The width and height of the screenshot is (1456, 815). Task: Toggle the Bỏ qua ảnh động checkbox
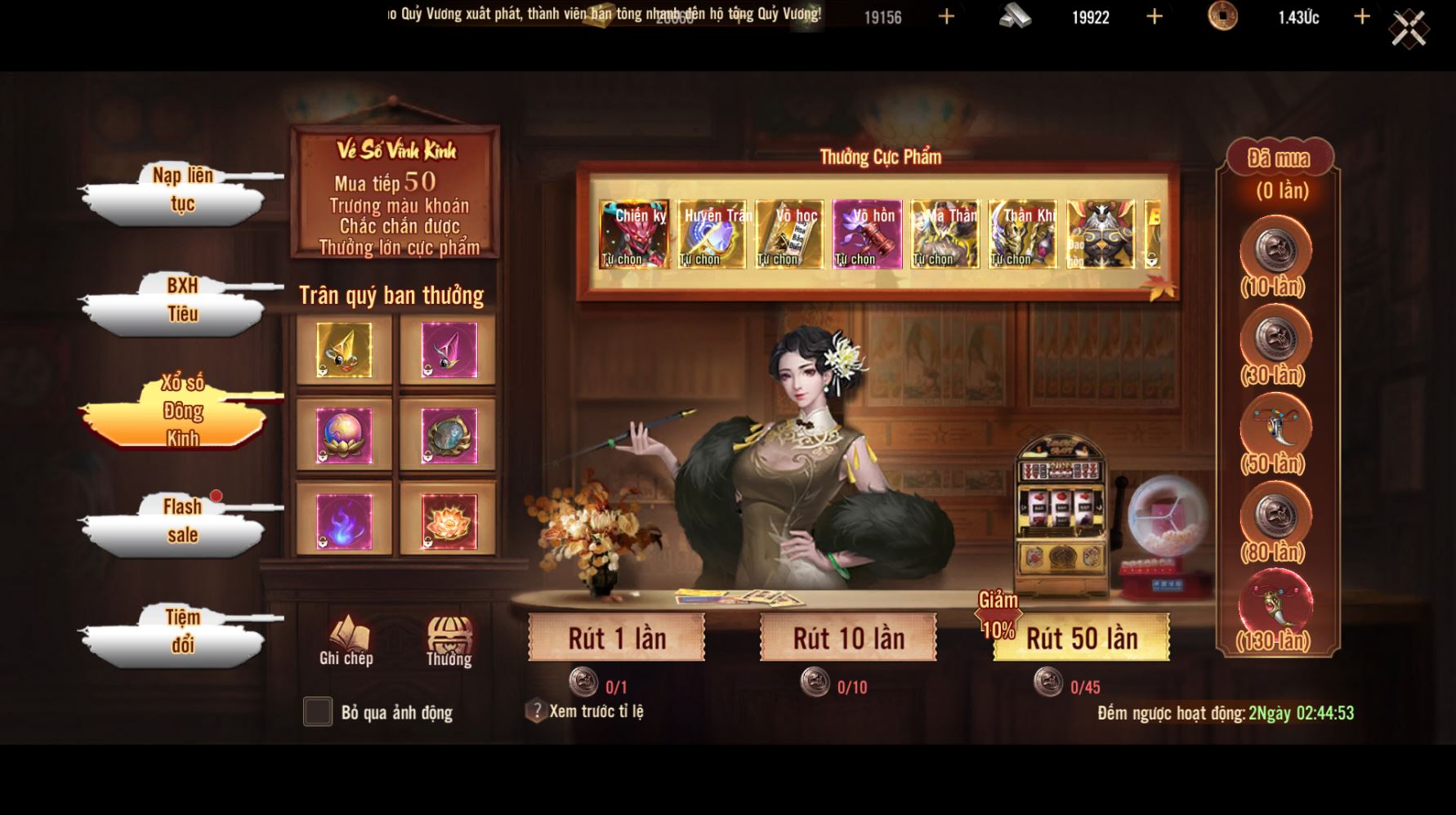[318, 711]
